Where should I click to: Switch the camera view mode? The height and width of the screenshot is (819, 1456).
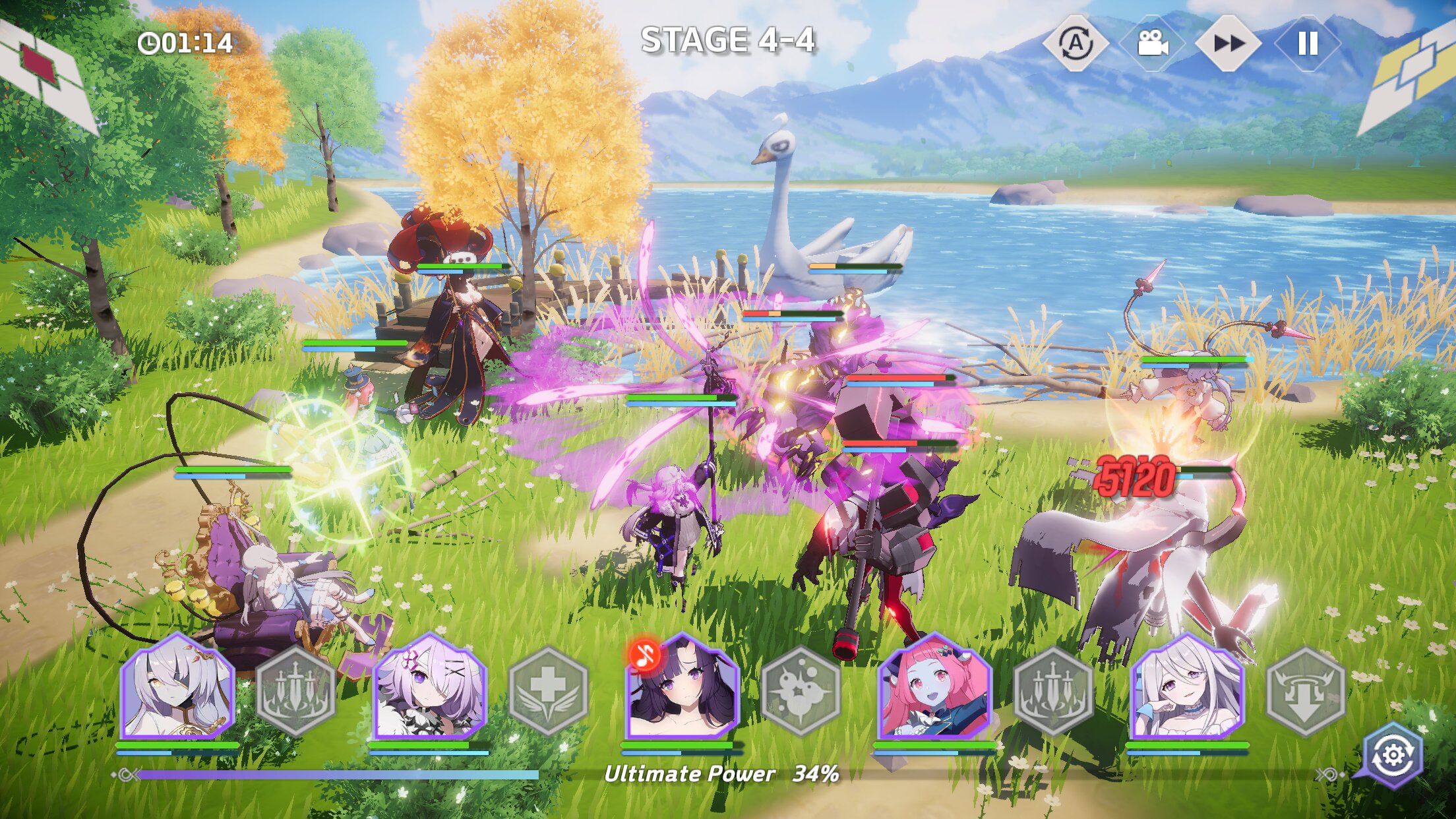click(x=1153, y=44)
